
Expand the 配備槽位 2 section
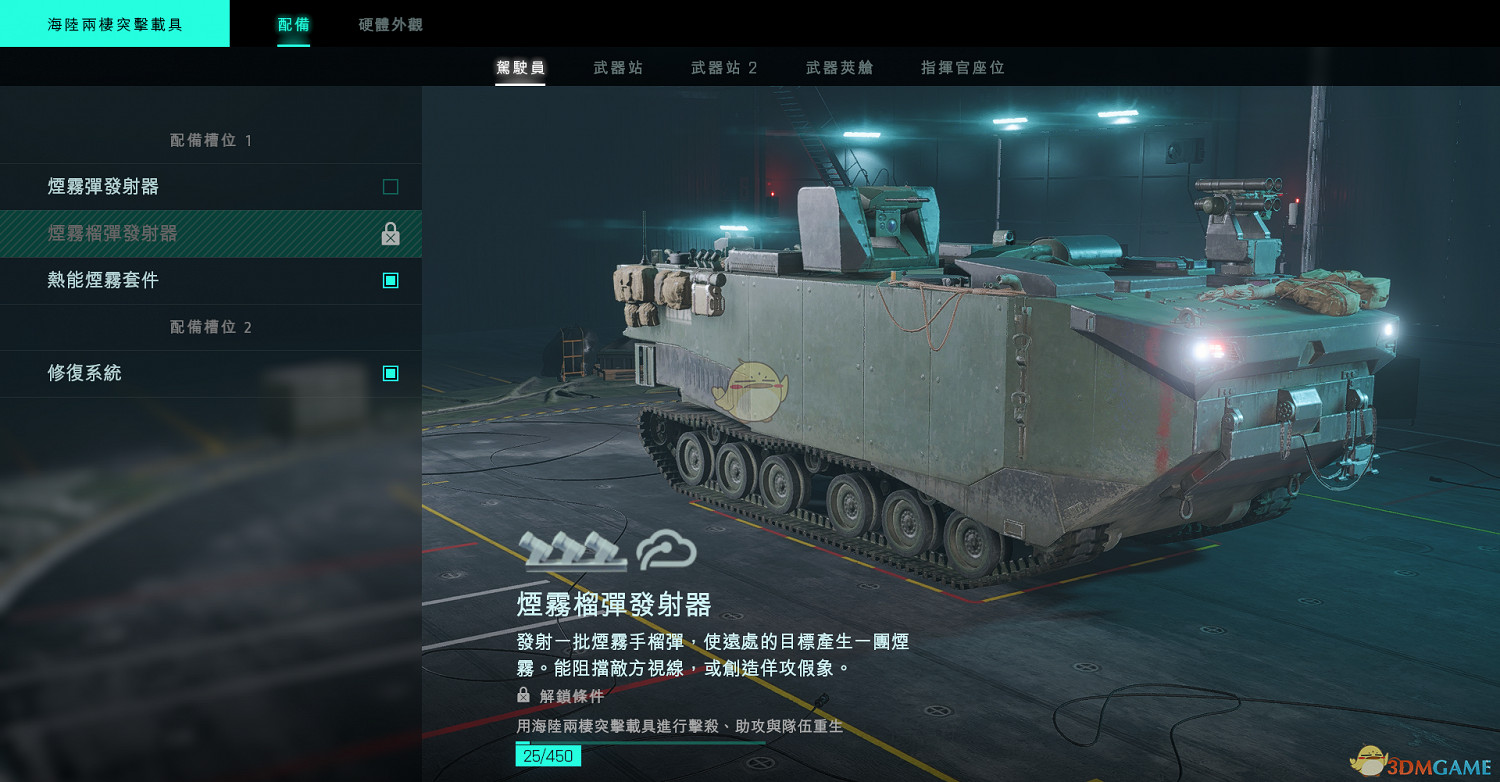210,327
